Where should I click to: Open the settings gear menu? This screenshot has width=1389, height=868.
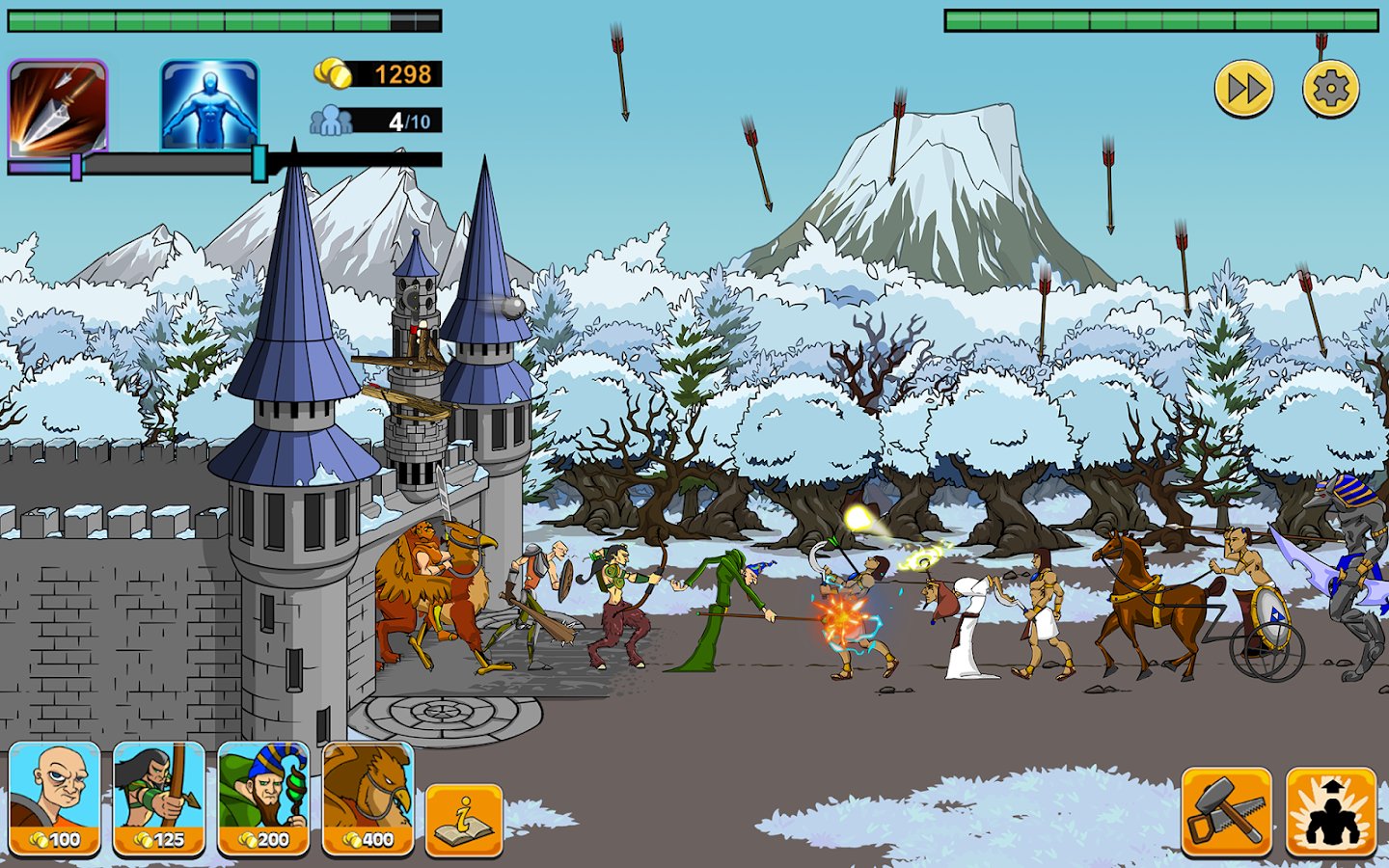coord(1331,89)
